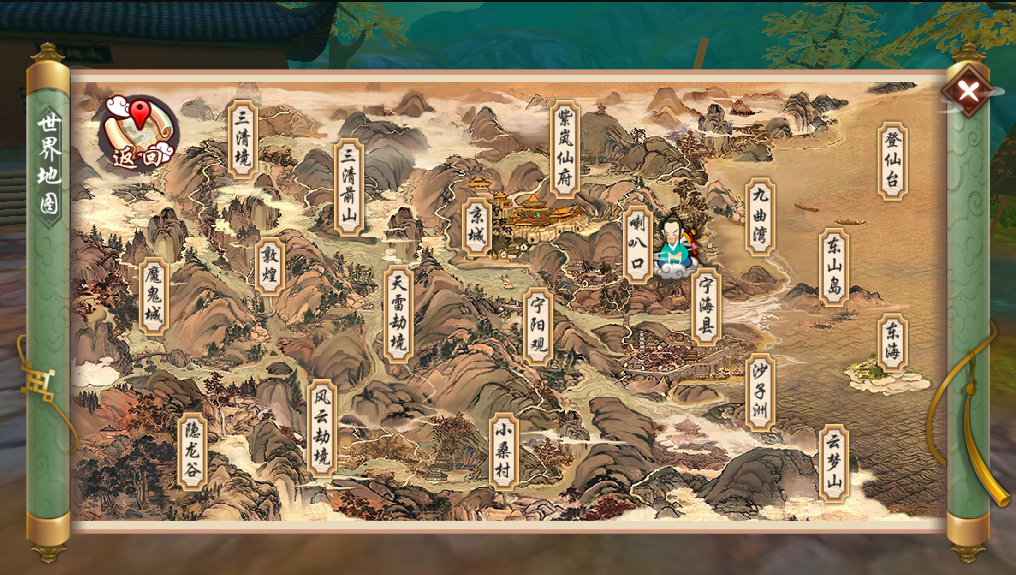
Task: Select the 天雷劫境 location label
Action: (x=399, y=313)
